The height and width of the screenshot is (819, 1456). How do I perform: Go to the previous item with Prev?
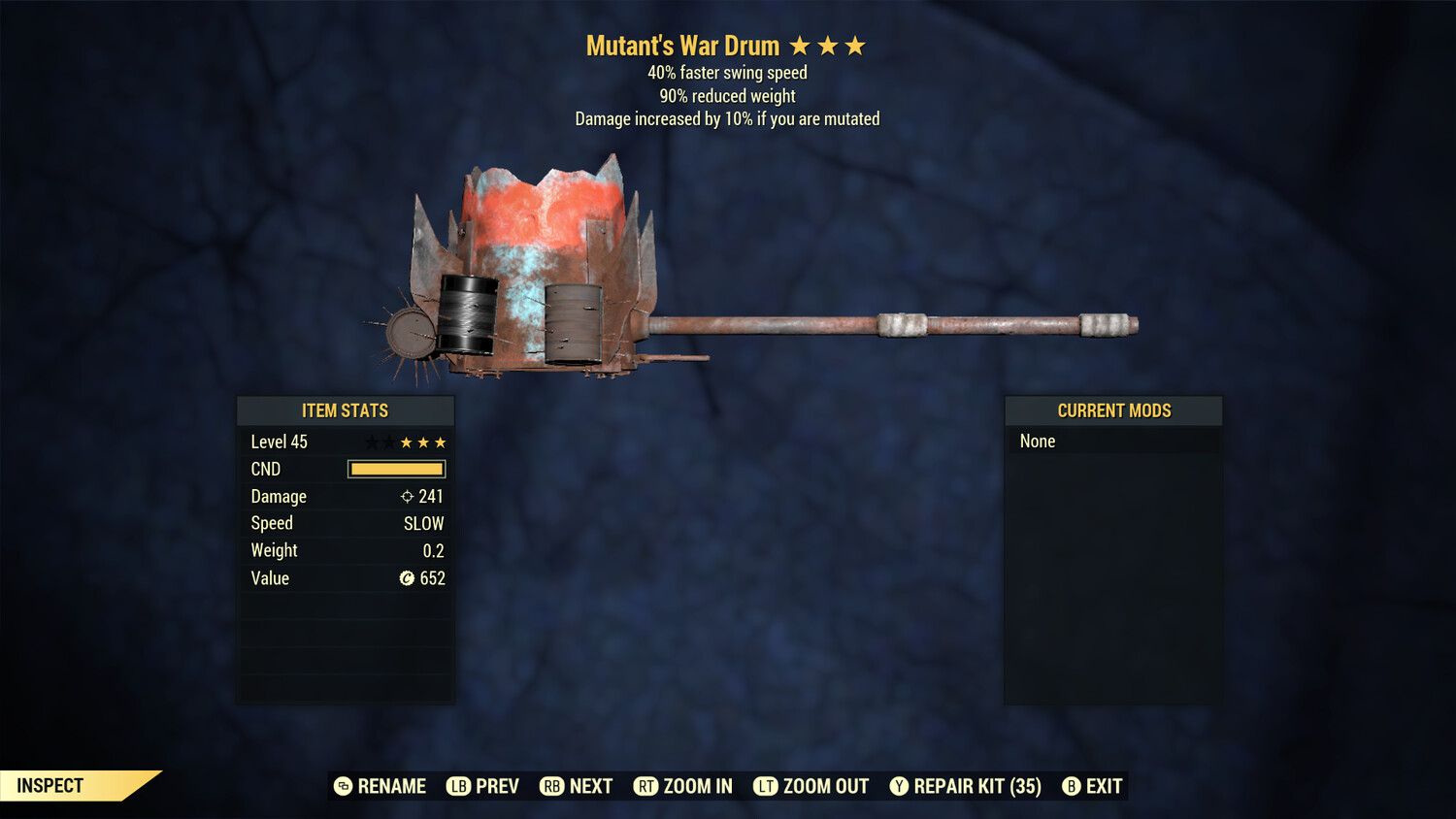483,786
